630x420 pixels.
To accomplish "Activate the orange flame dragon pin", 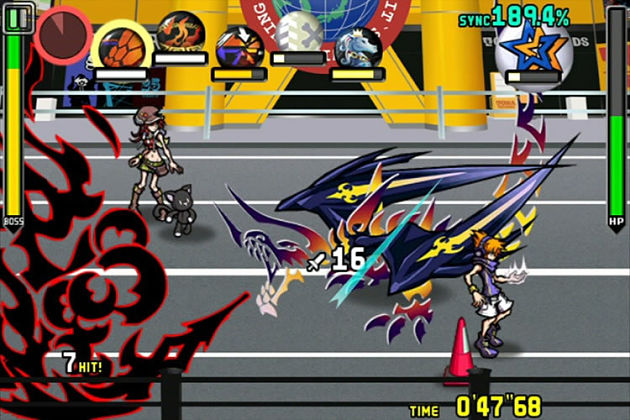I will click(x=180, y=32).
